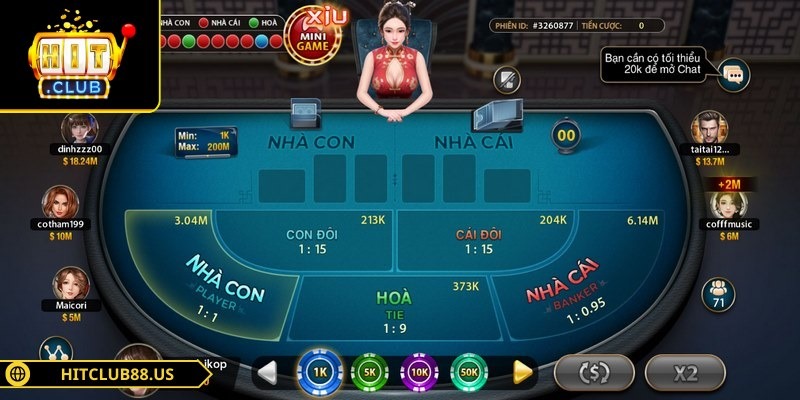Choose the CÁI ĐÔI 1:15 bet
Screen dimensions: 800x400
click(478, 242)
